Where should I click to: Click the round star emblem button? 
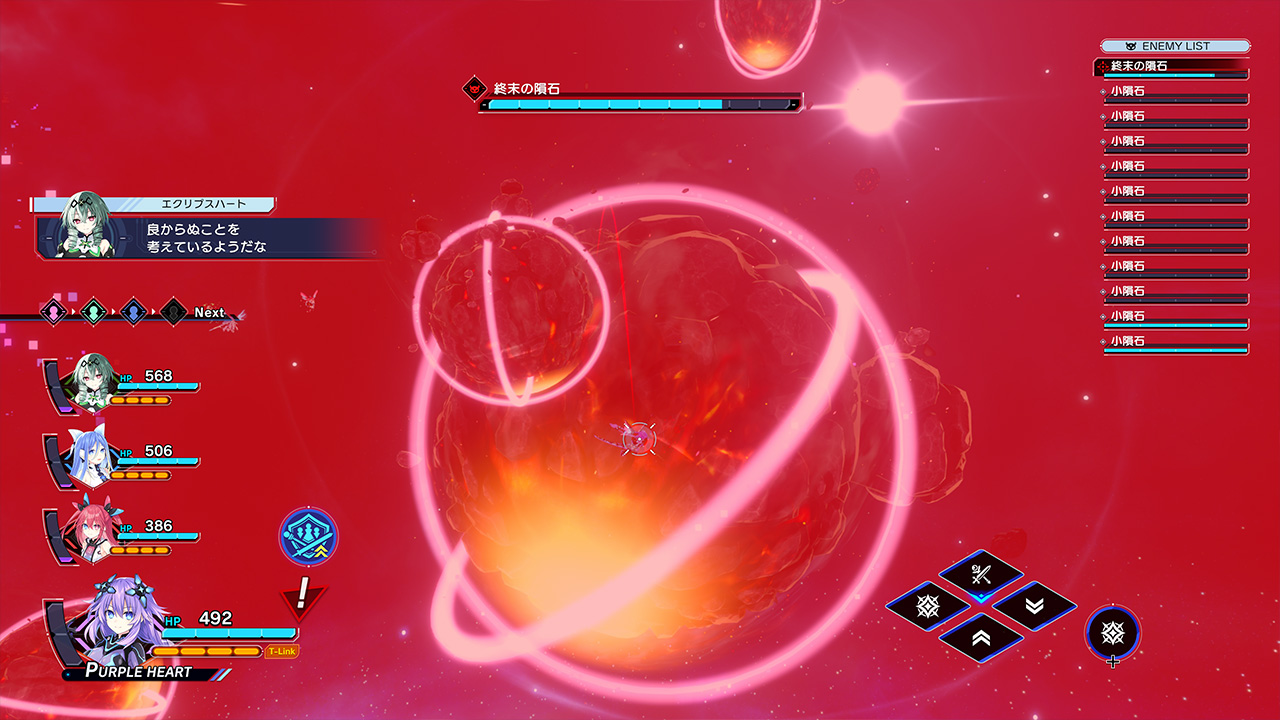point(1112,632)
